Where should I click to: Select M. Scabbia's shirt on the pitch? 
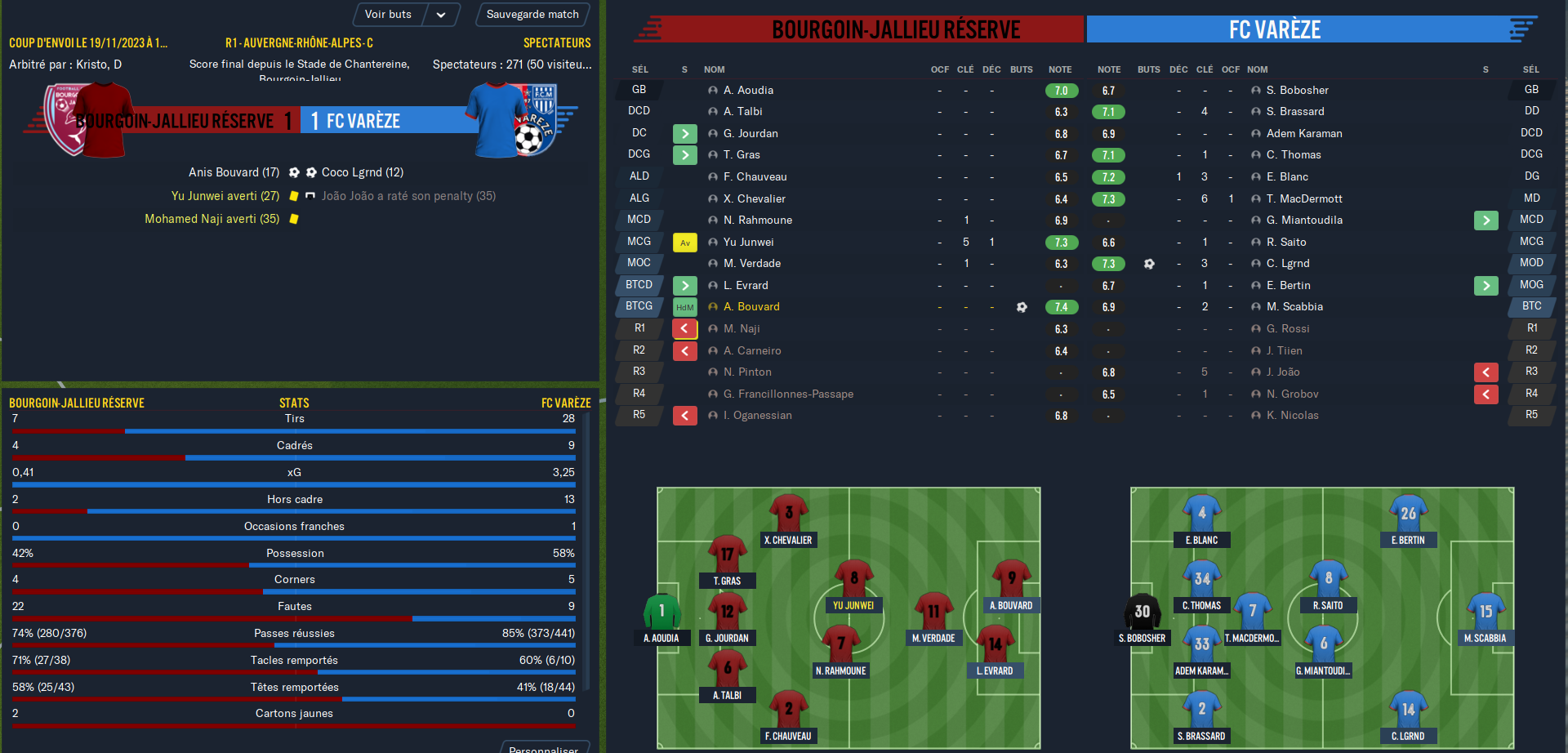tap(1485, 611)
